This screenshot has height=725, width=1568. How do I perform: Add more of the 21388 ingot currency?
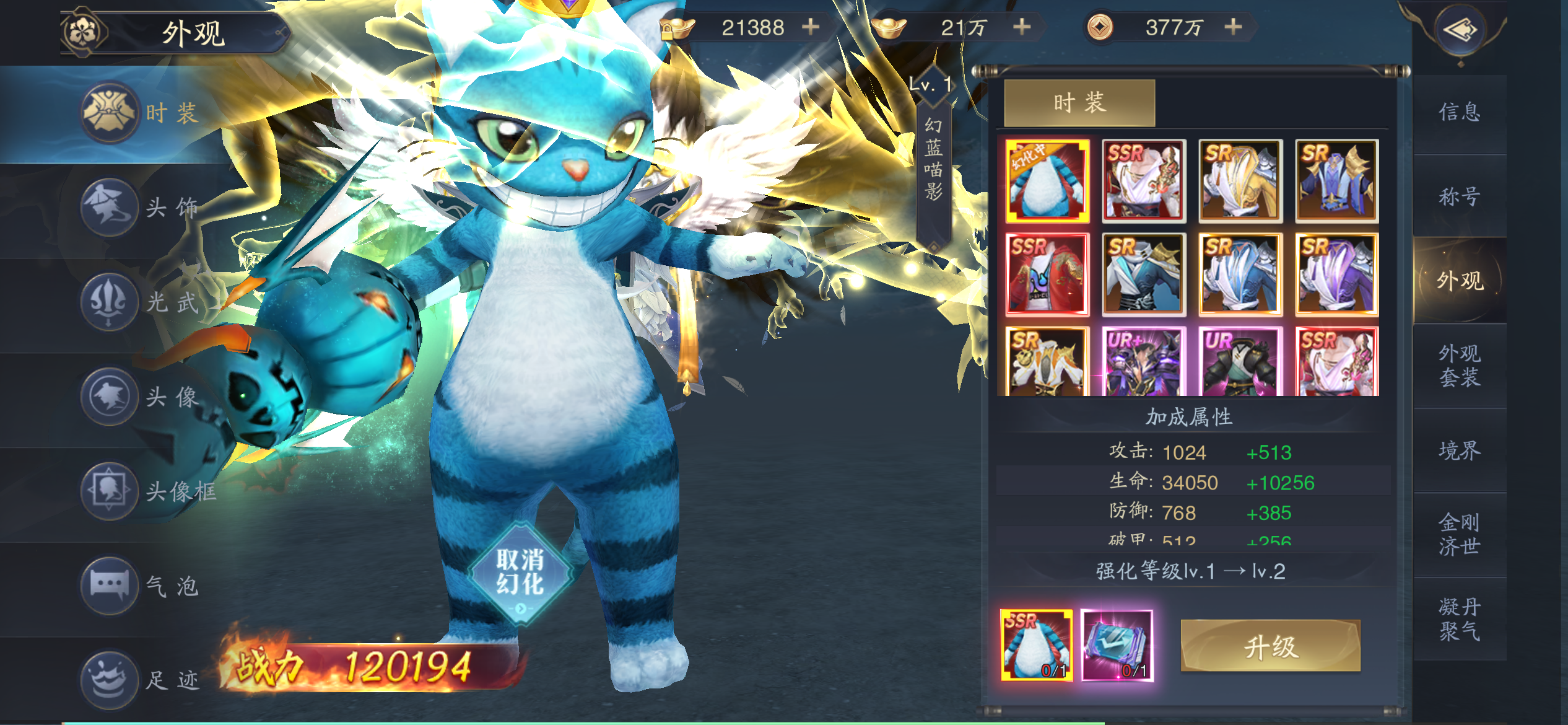click(x=810, y=27)
